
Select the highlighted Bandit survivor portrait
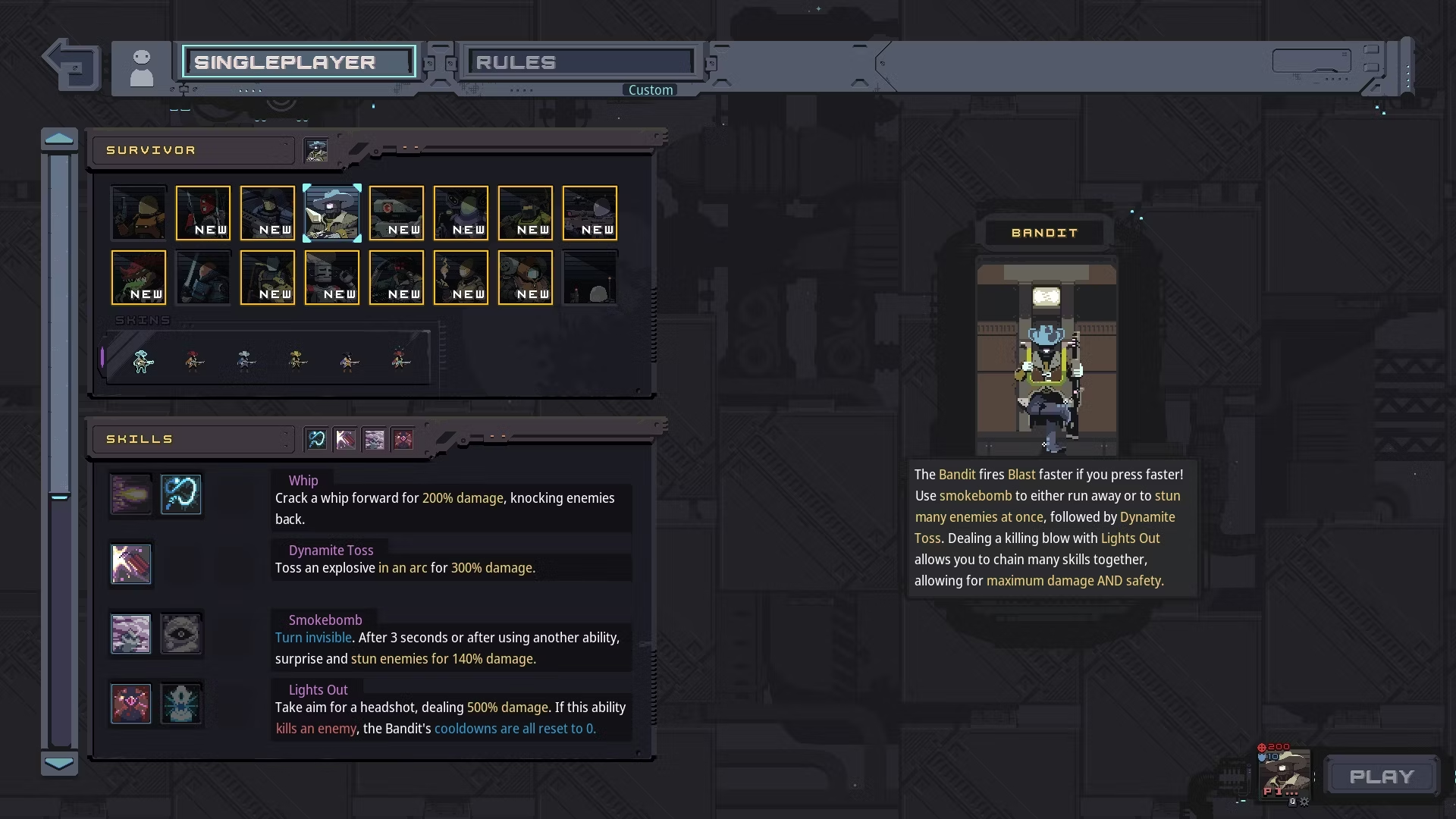(332, 213)
